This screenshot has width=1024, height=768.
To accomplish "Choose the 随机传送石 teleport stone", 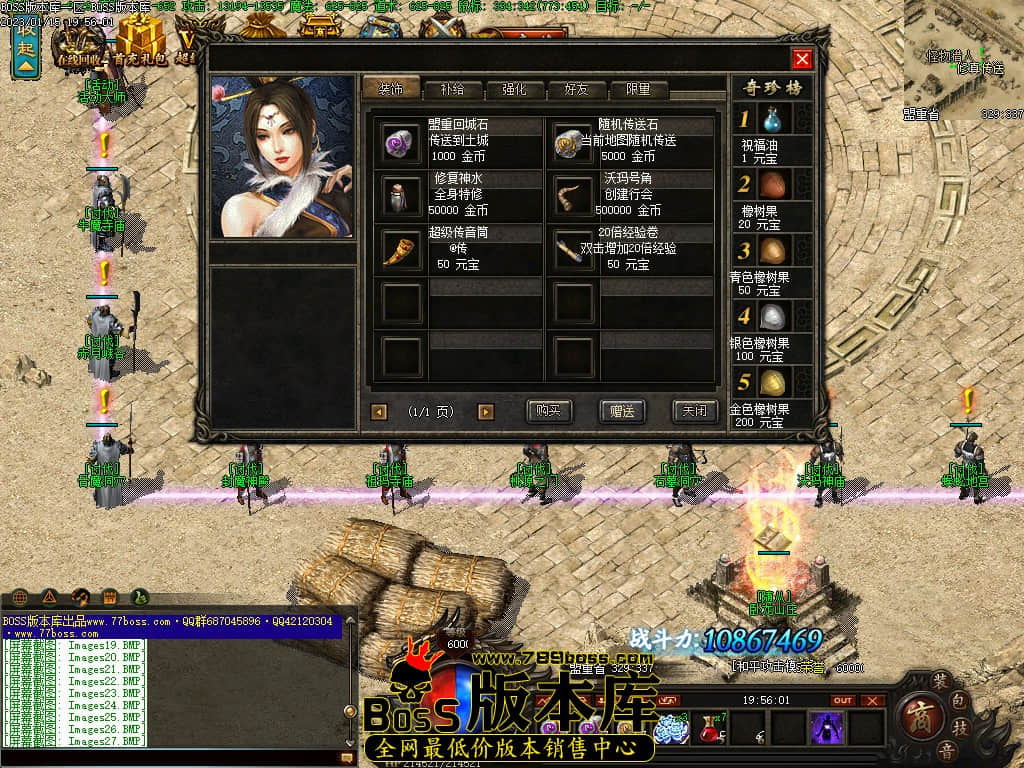I will (574, 141).
